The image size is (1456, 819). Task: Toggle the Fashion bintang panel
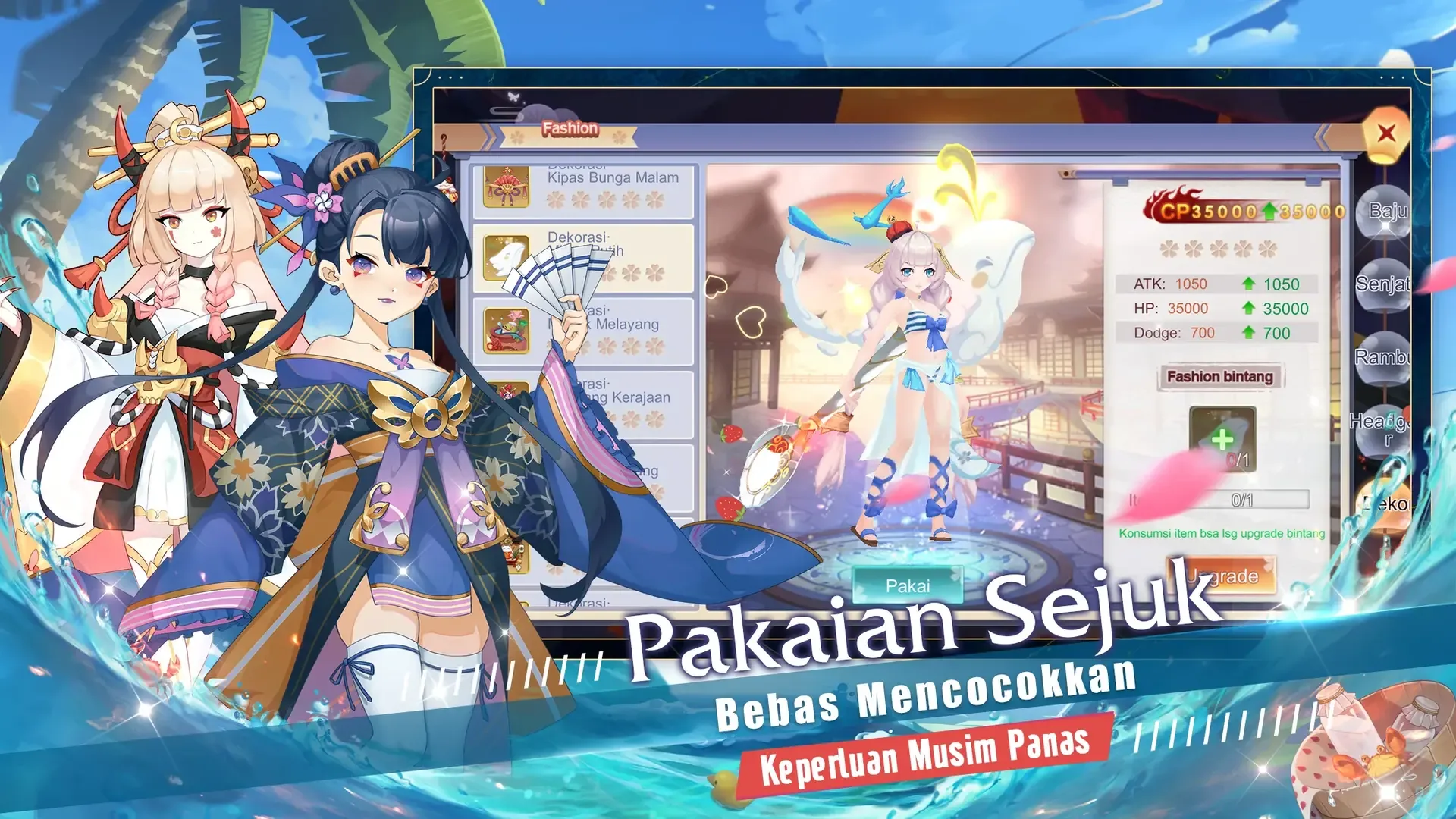click(1222, 377)
